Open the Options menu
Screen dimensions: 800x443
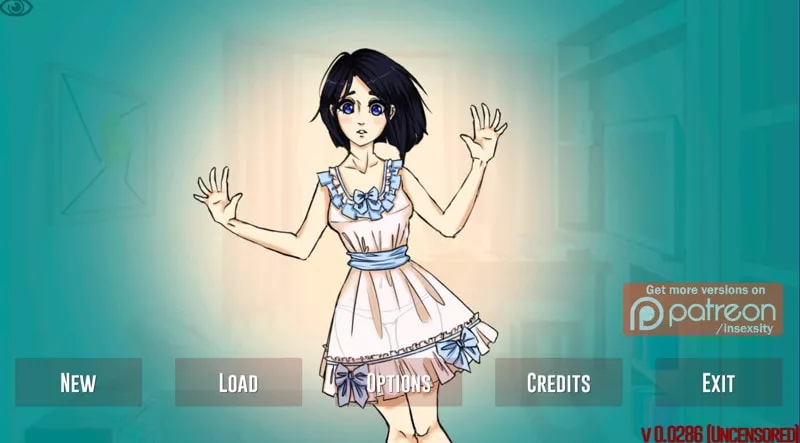tap(398, 382)
